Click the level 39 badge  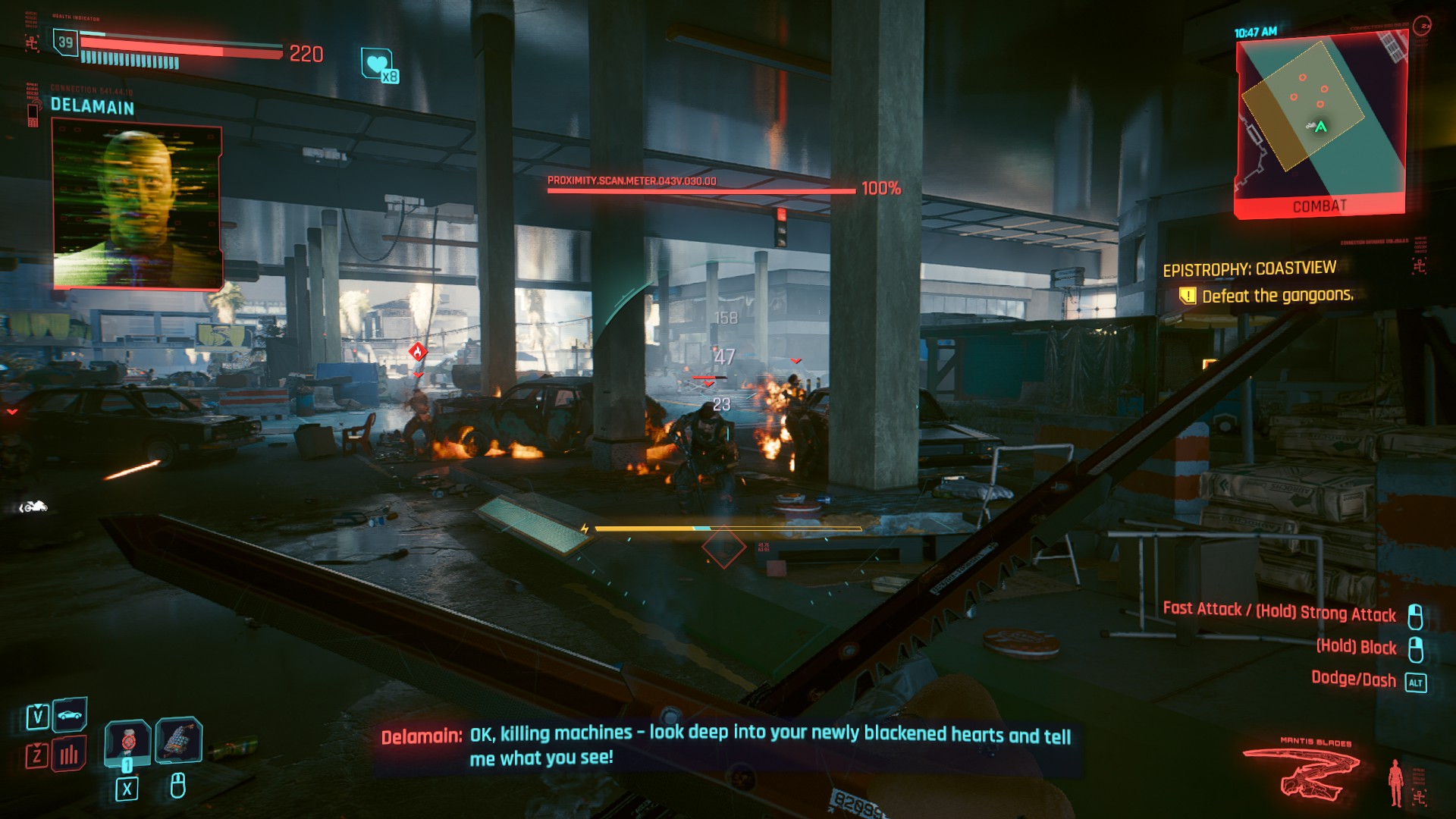click(x=66, y=42)
